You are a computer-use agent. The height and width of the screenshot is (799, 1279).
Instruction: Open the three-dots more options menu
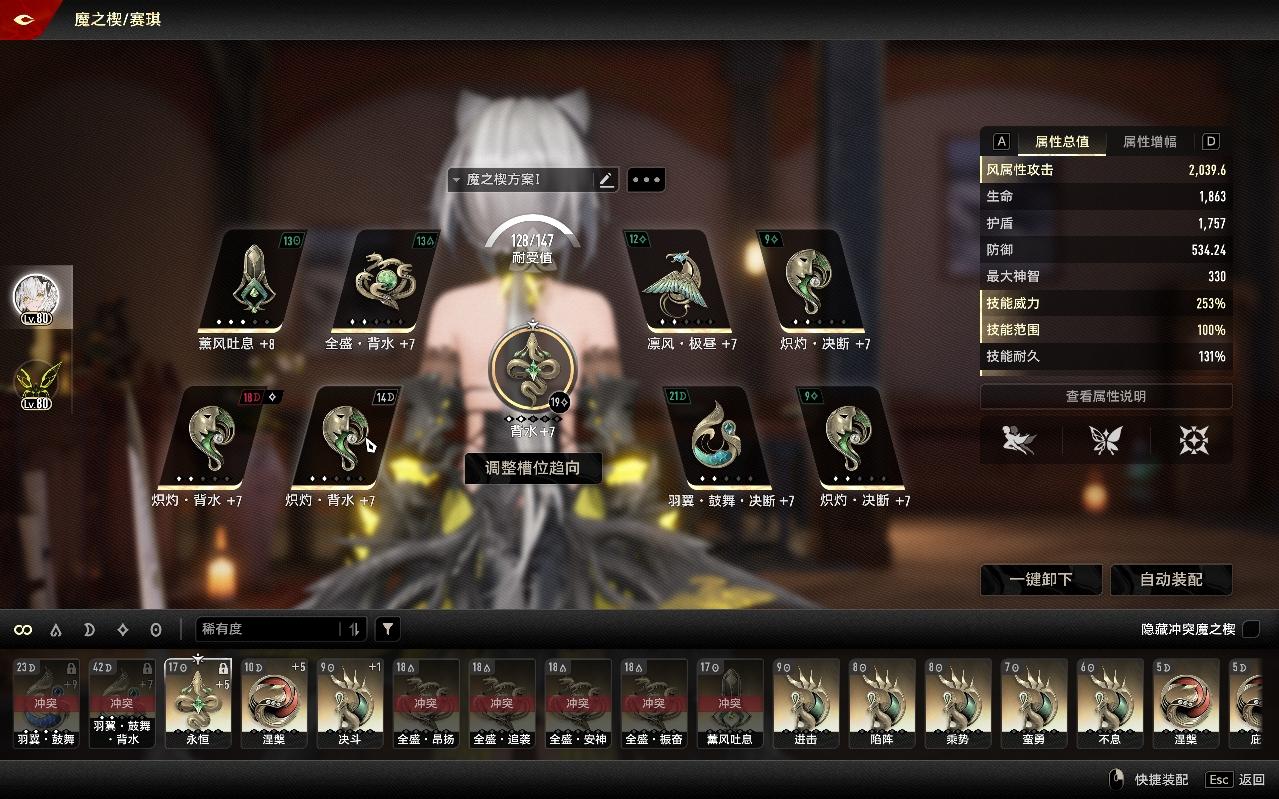click(646, 180)
